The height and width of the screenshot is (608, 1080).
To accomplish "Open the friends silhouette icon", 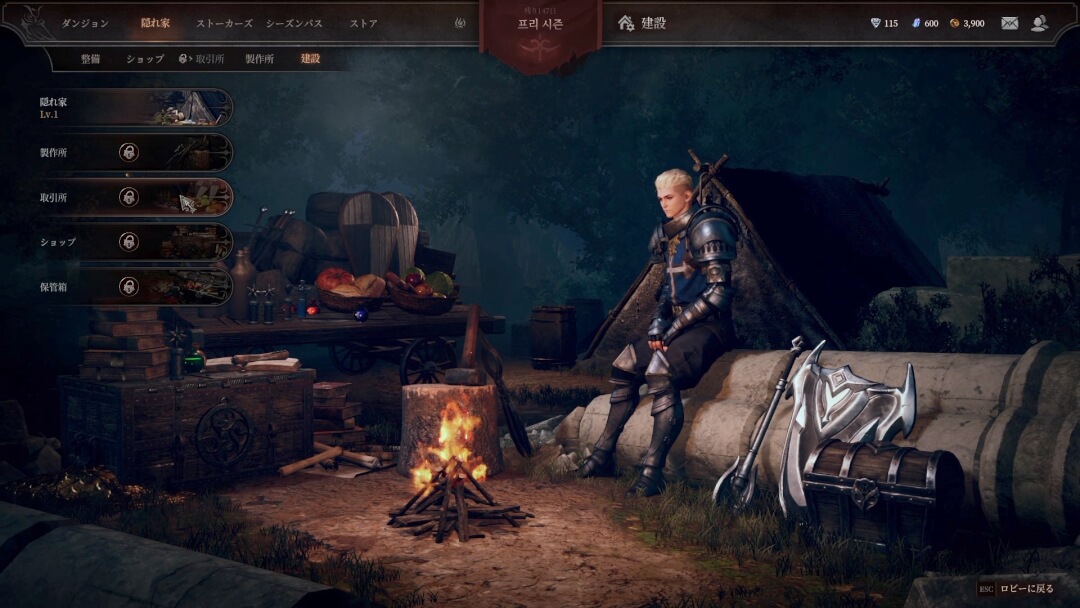I will [x=1040, y=23].
